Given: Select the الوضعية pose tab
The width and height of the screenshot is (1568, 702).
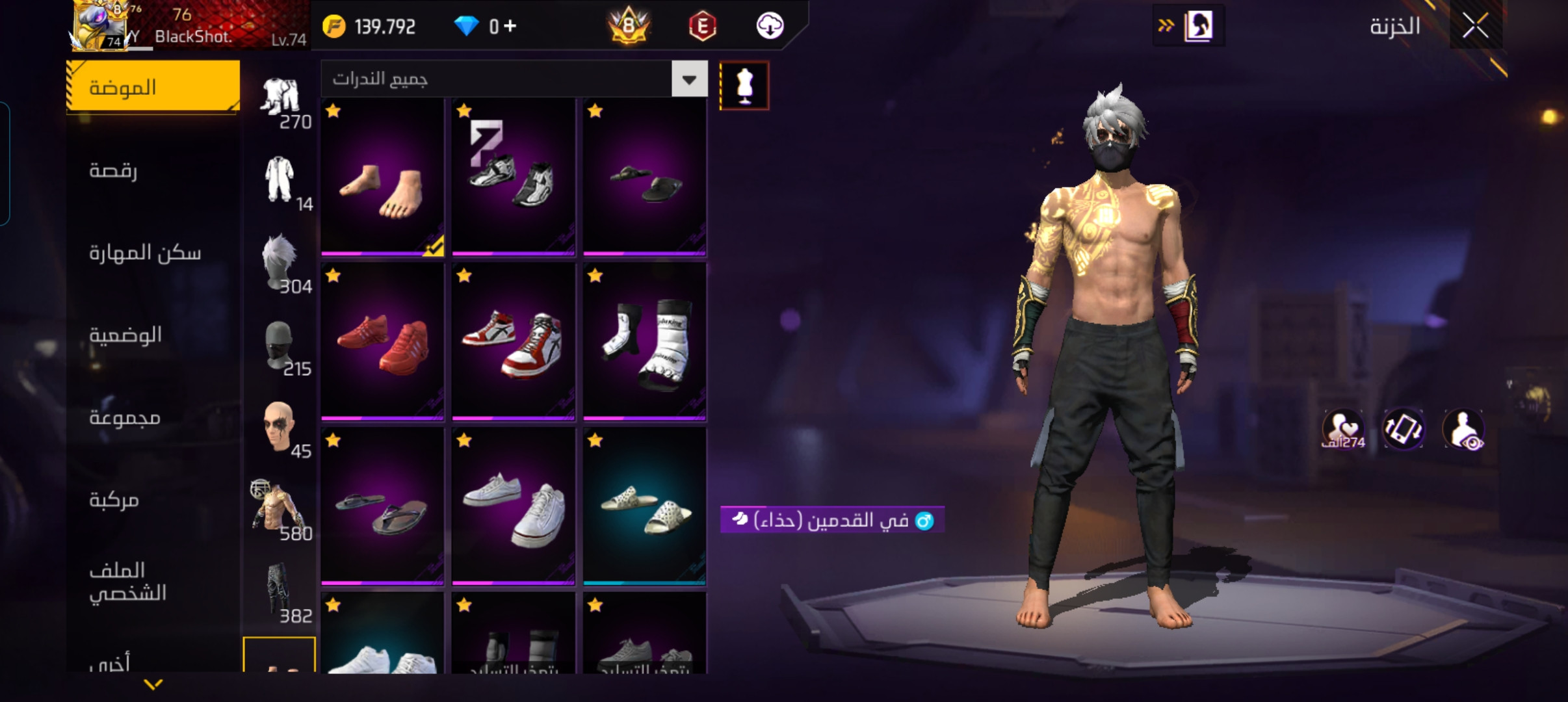Looking at the screenshot, I should coord(153,335).
